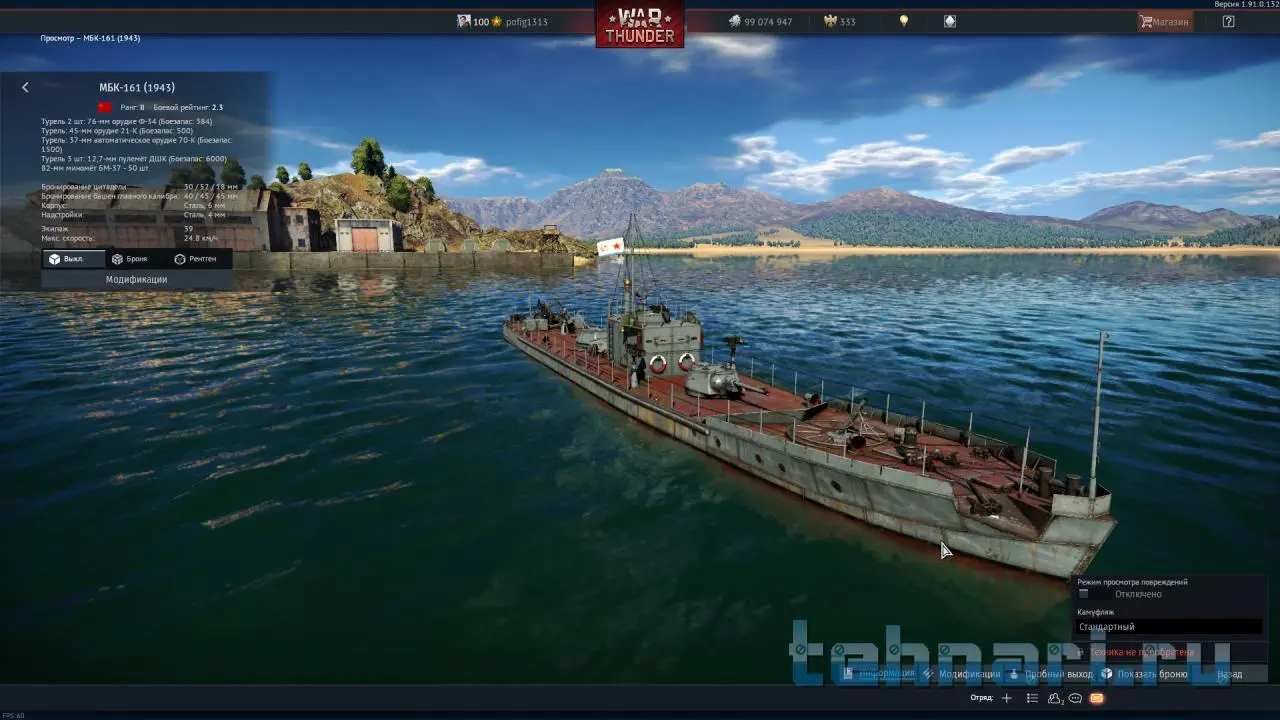The image size is (1280, 720).
Task: Open the help question mark icon
Action: point(1228,21)
